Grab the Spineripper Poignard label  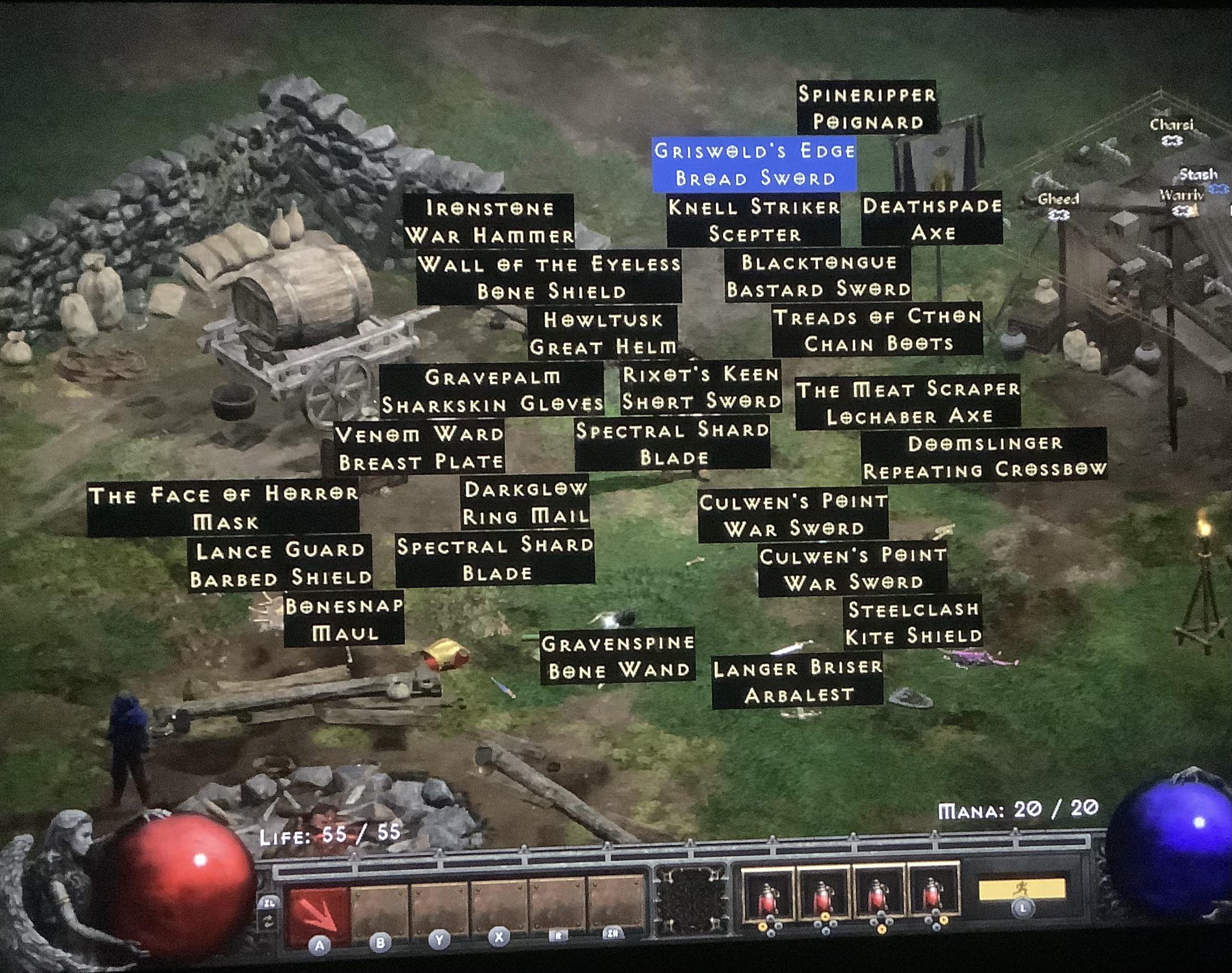coord(866,108)
